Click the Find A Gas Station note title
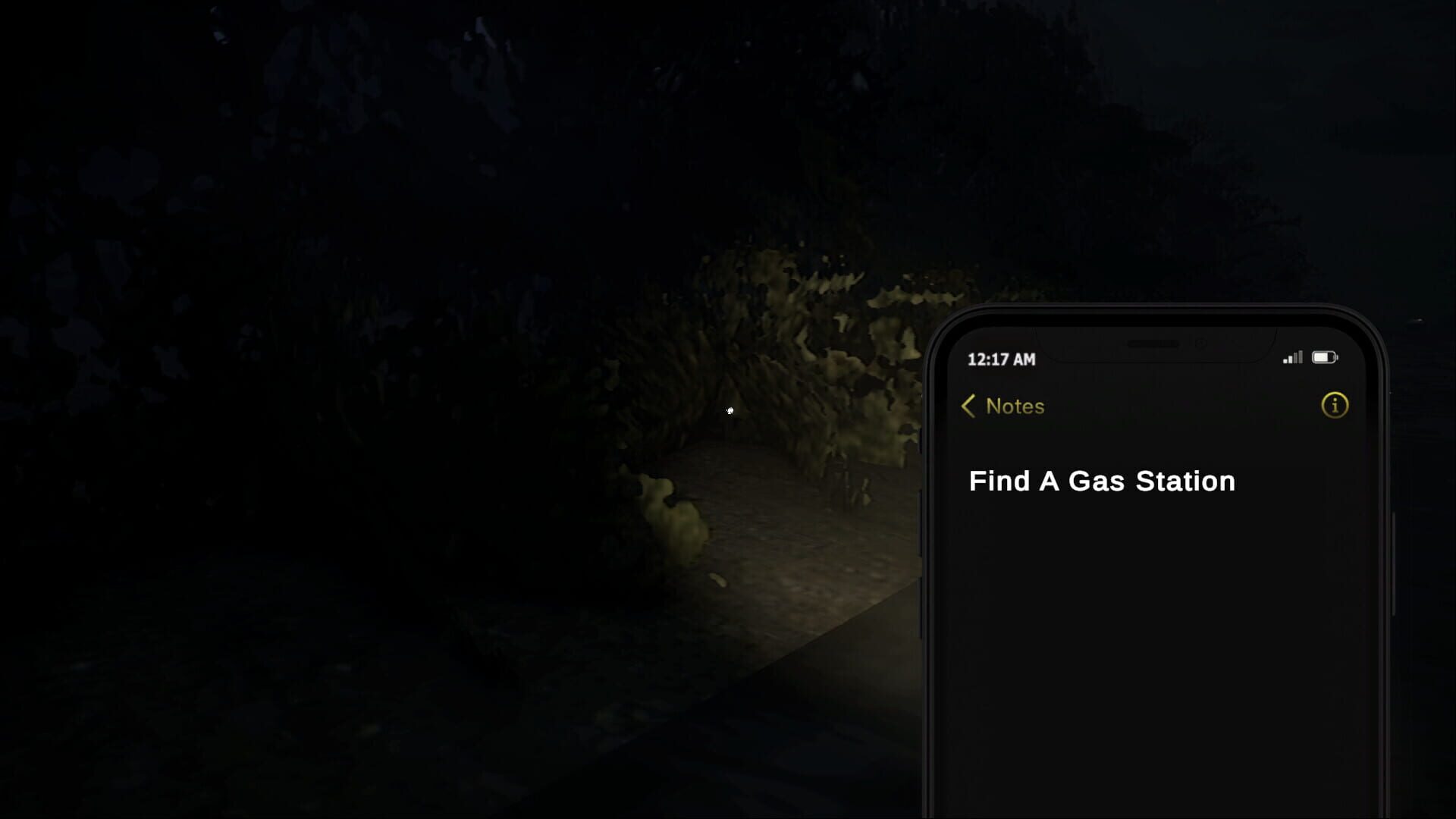The height and width of the screenshot is (819, 1456). [1100, 481]
